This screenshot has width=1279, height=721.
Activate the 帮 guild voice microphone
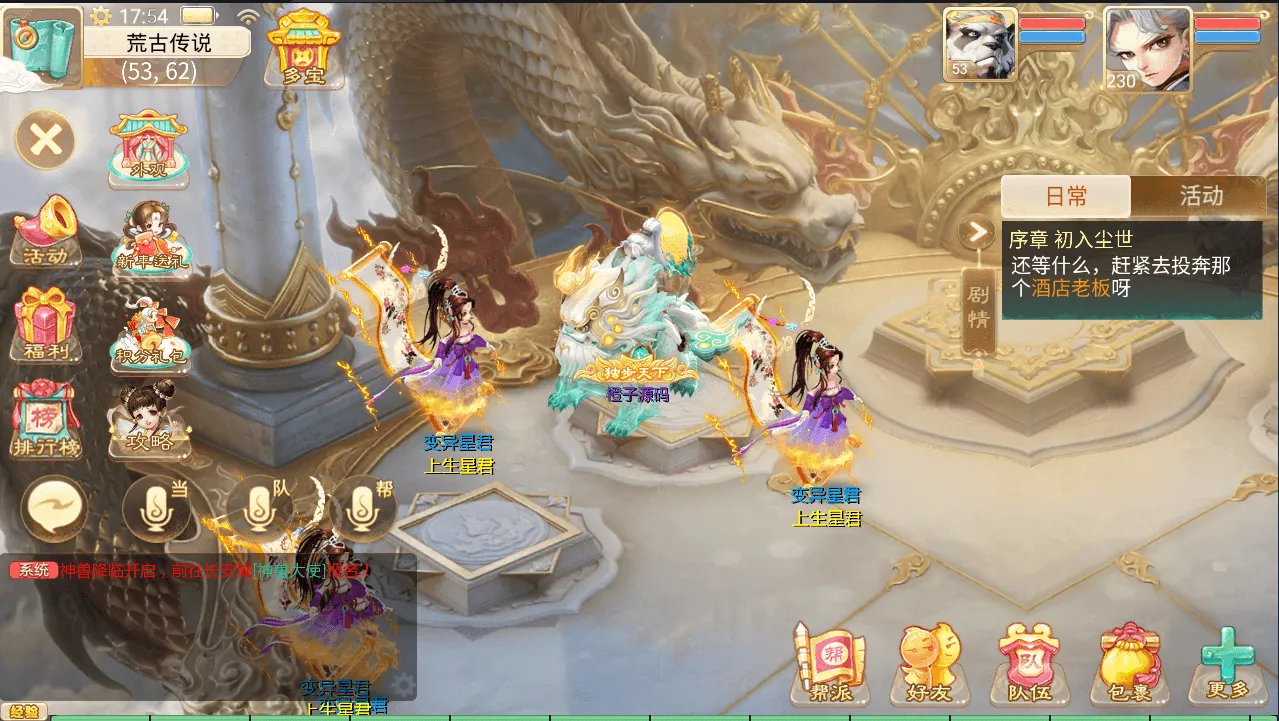(363, 507)
